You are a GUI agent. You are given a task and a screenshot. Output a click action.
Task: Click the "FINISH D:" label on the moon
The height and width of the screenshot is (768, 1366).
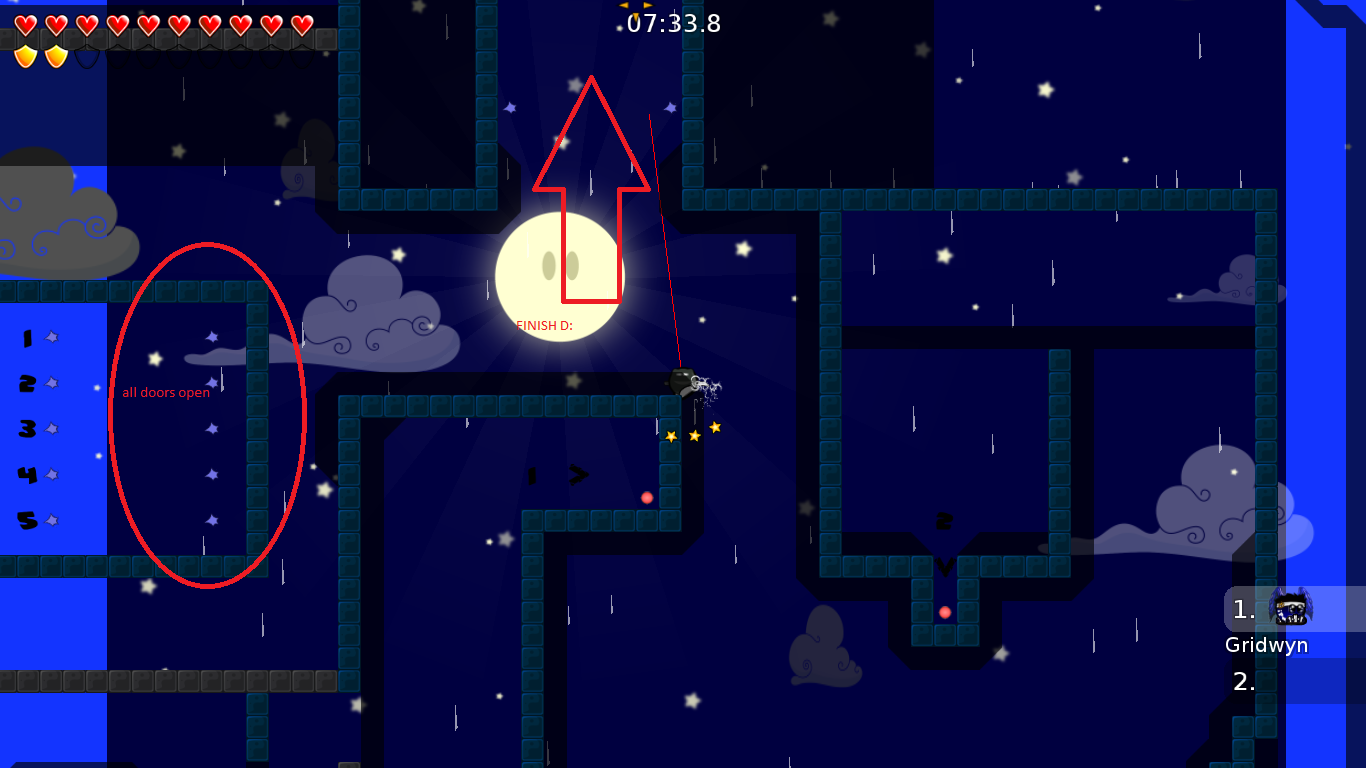[x=545, y=324]
